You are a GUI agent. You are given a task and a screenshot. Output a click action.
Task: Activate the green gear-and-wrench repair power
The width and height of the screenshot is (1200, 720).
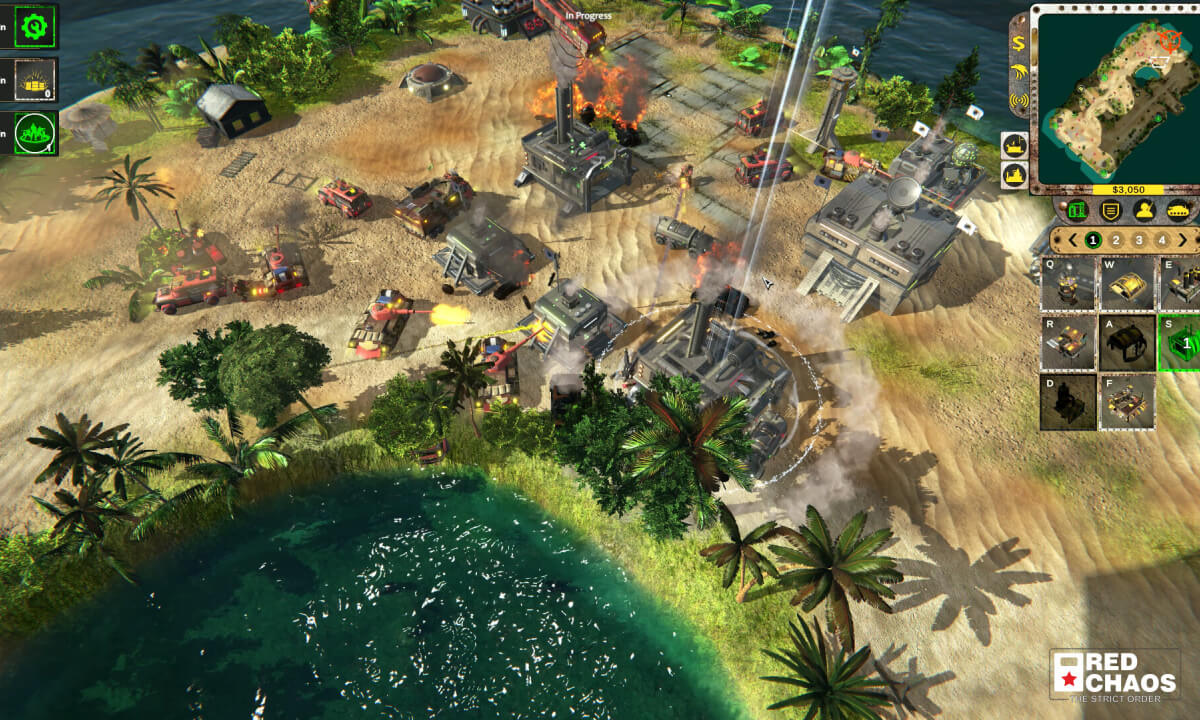[34, 27]
